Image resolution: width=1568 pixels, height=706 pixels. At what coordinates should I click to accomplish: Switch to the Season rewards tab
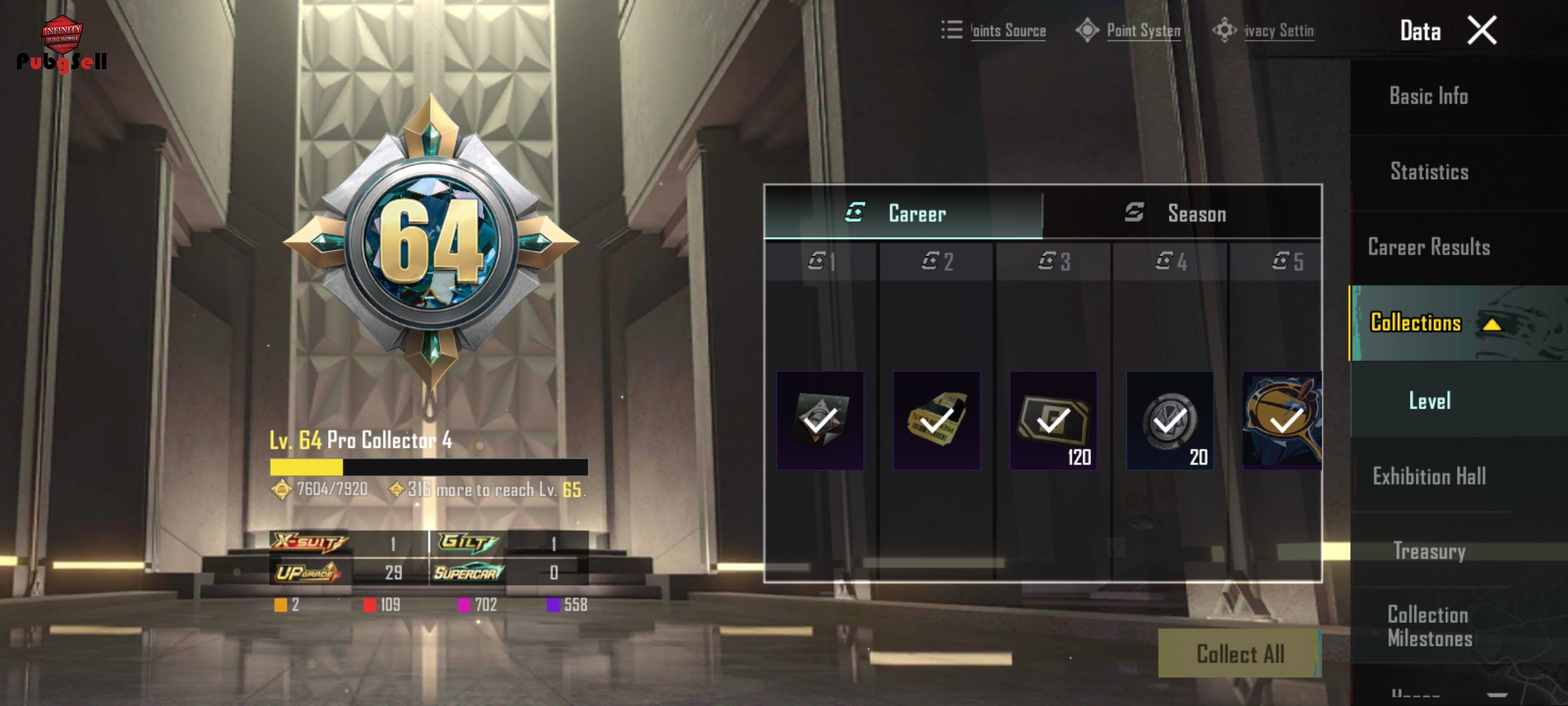[x=1182, y=213]
